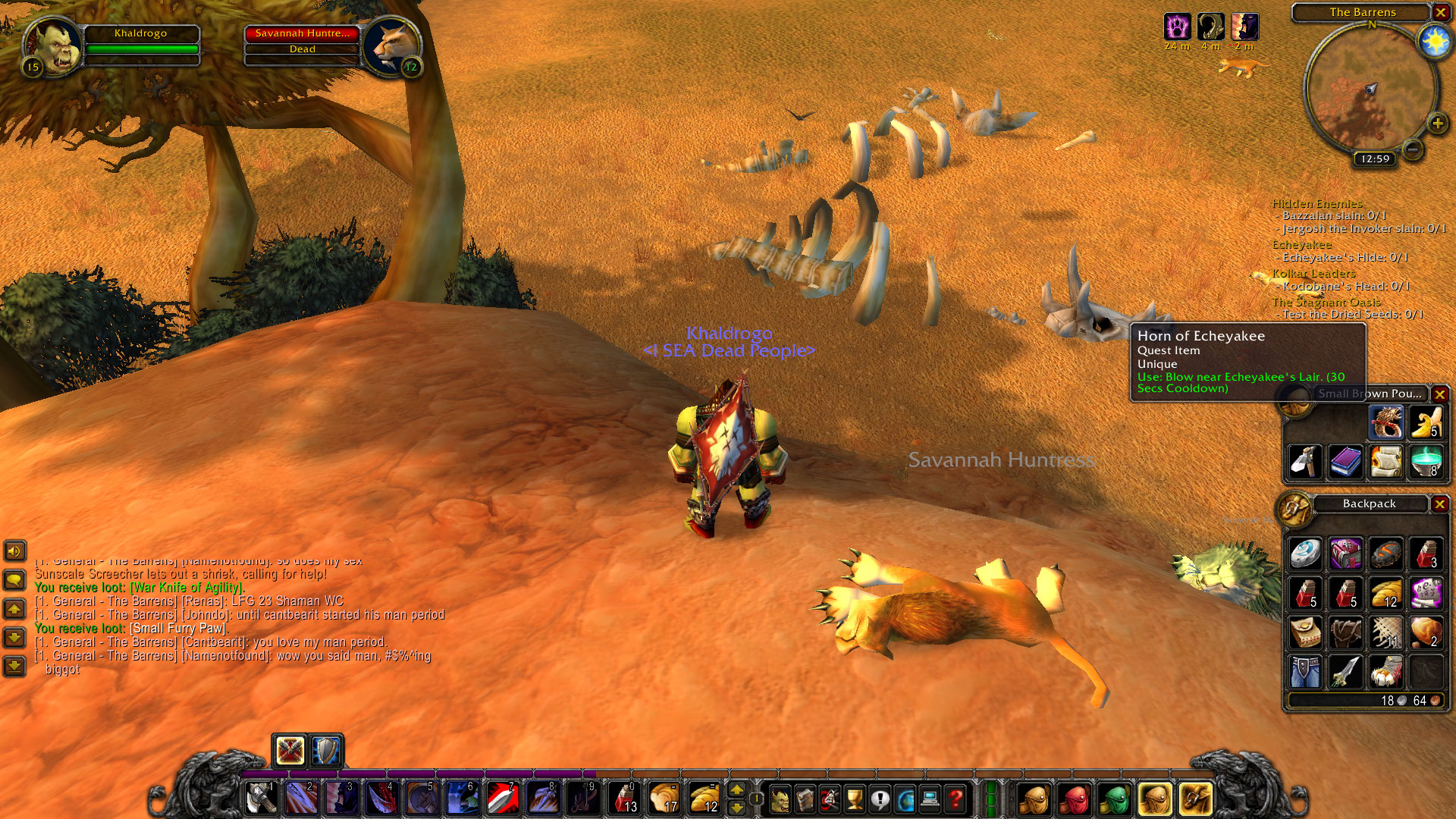Click the Khaldrogo player portrait
Screen dimensions: 1456x819
point(53,45)
